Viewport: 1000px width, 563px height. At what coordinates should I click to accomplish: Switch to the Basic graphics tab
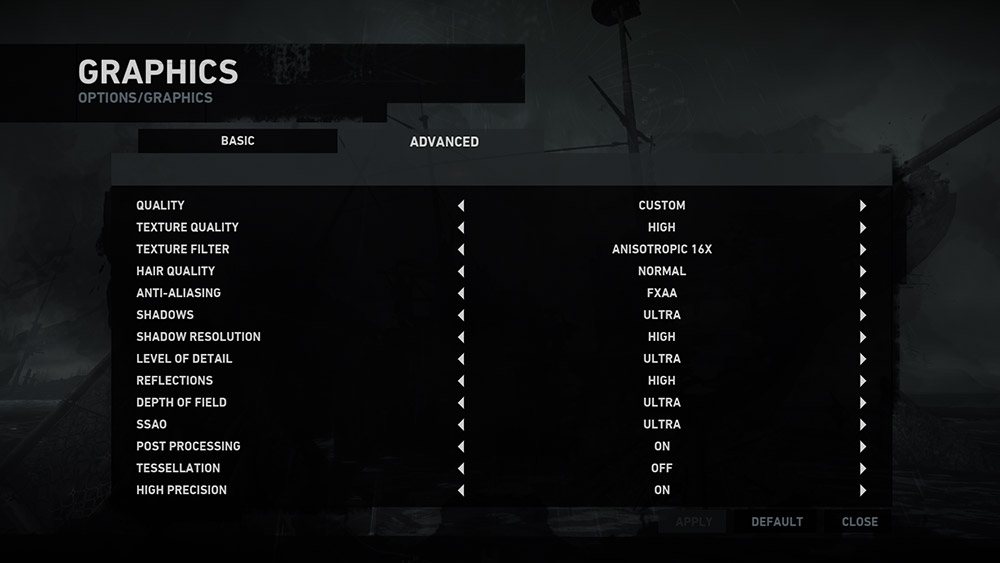point(238,141)
